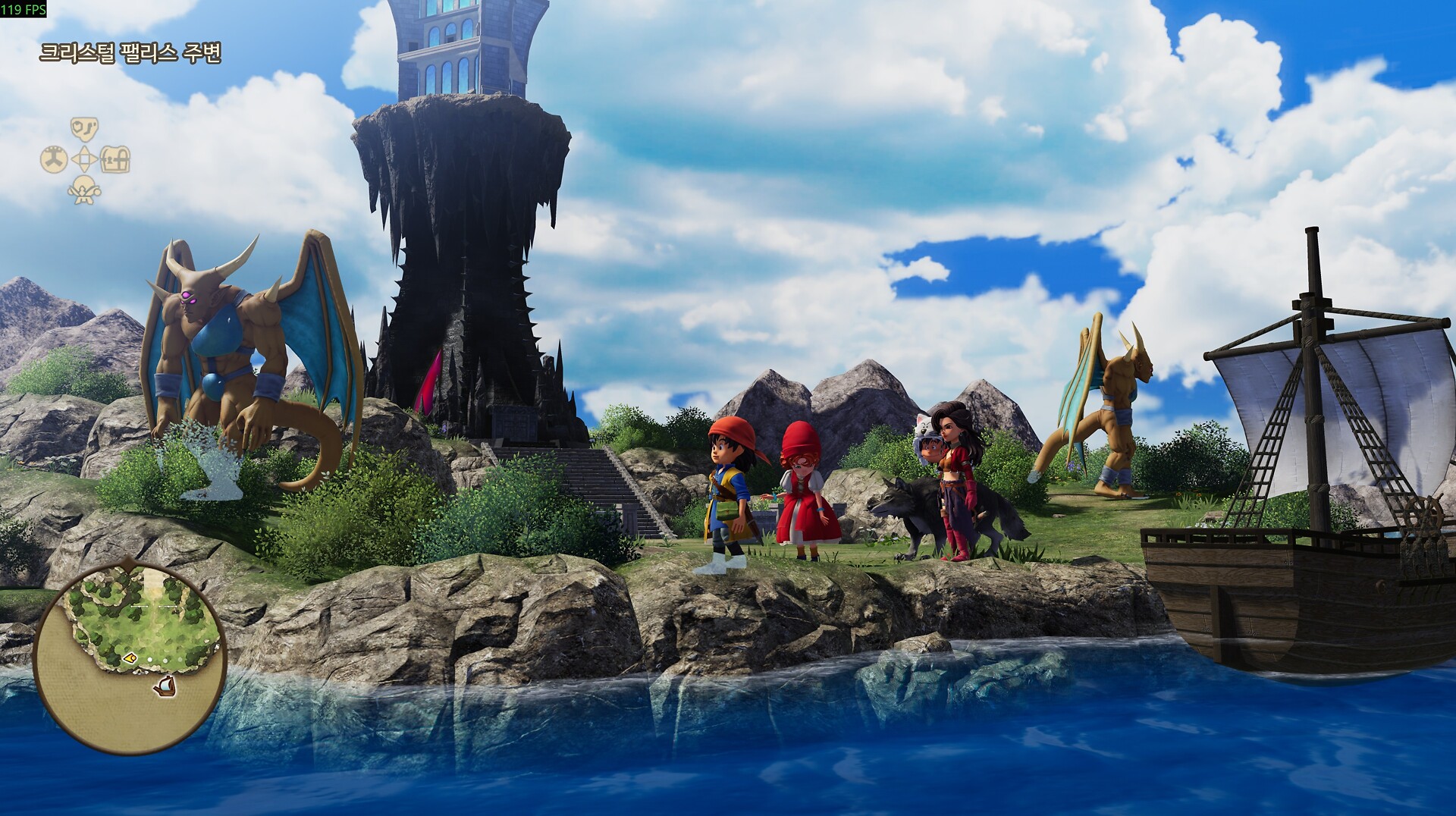Open the map fragment shortcut icon
This screenshot has height=816, width=1456.
point(84,129)
